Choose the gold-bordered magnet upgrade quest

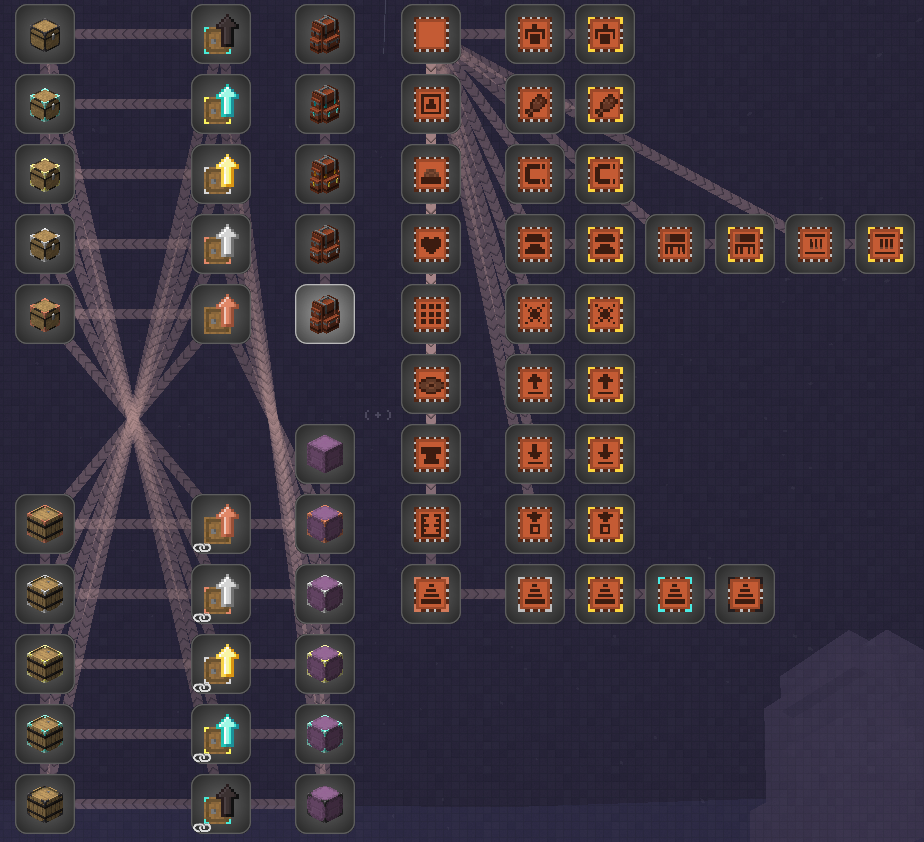[x=605, y=174]
